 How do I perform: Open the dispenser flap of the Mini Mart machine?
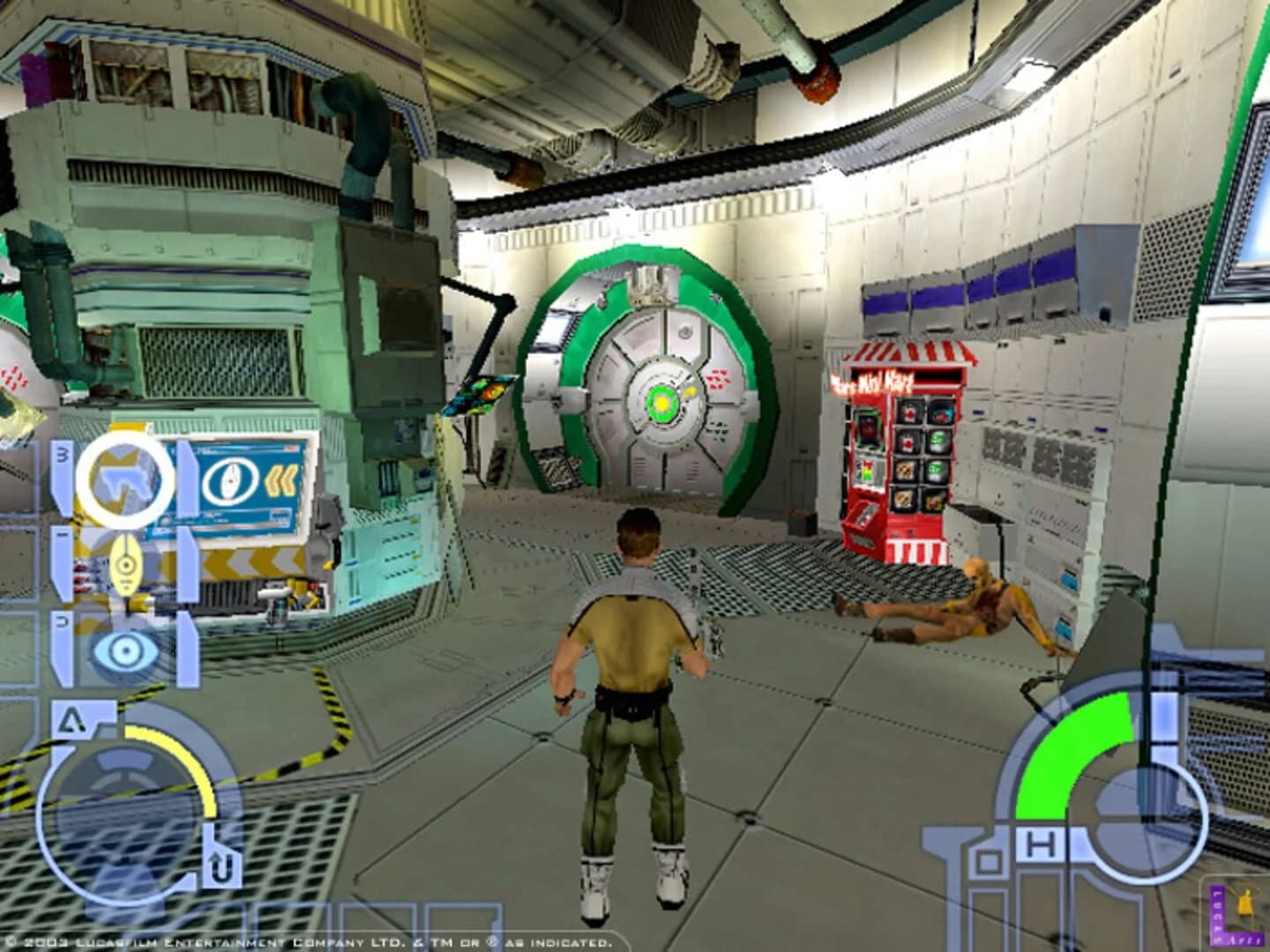(862, 516)
